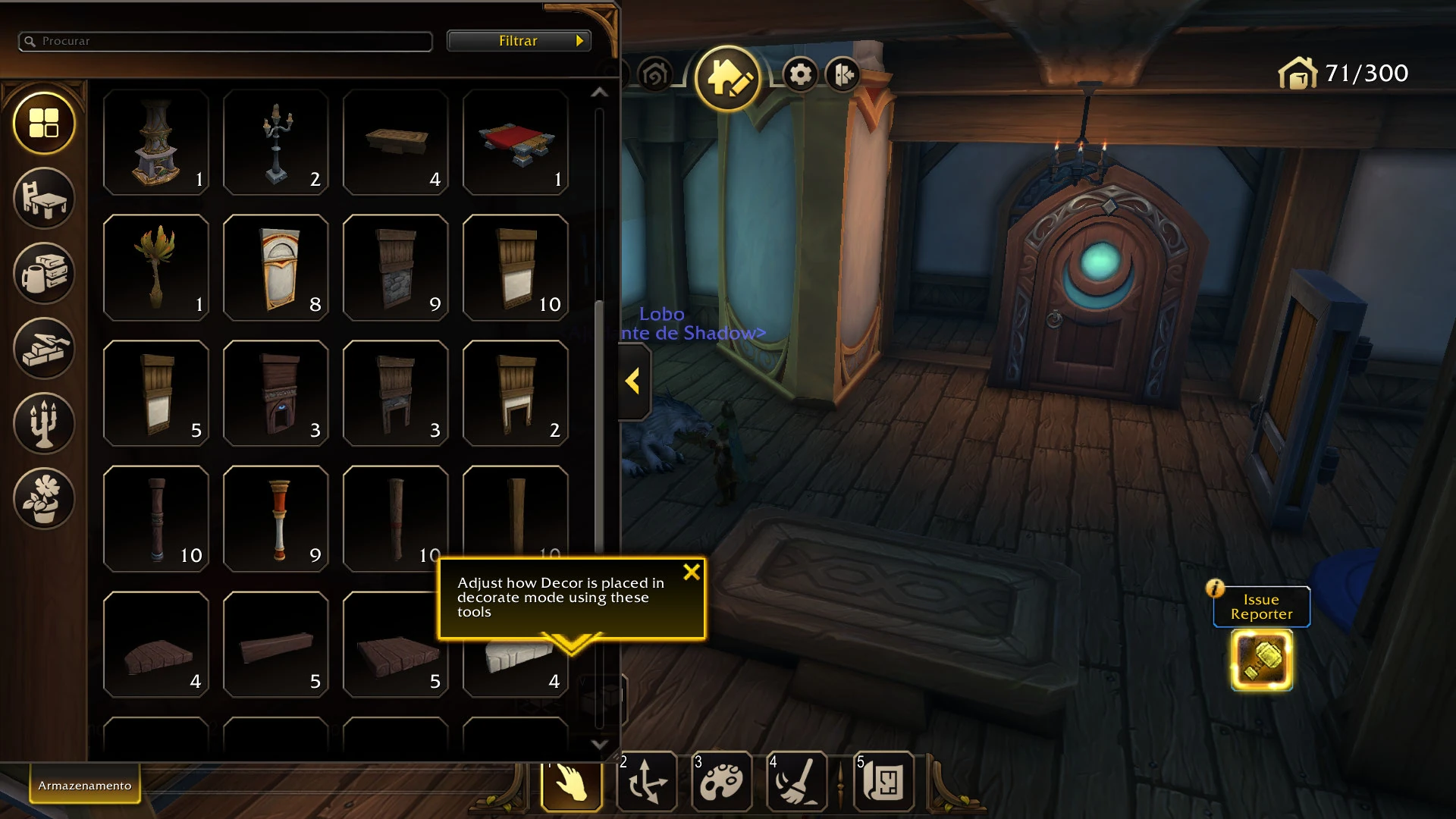Open the lighting candelabra category

[44, 424]
